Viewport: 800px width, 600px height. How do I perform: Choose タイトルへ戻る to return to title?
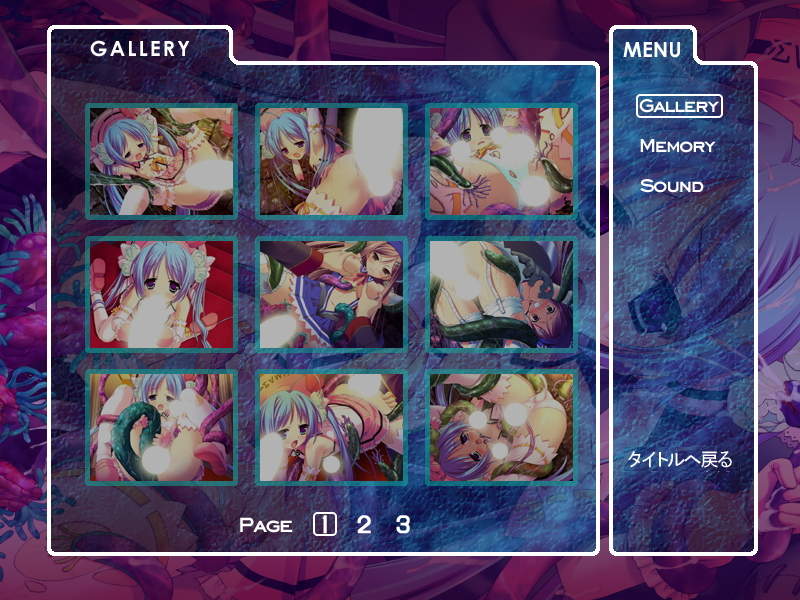pos(679,460)
